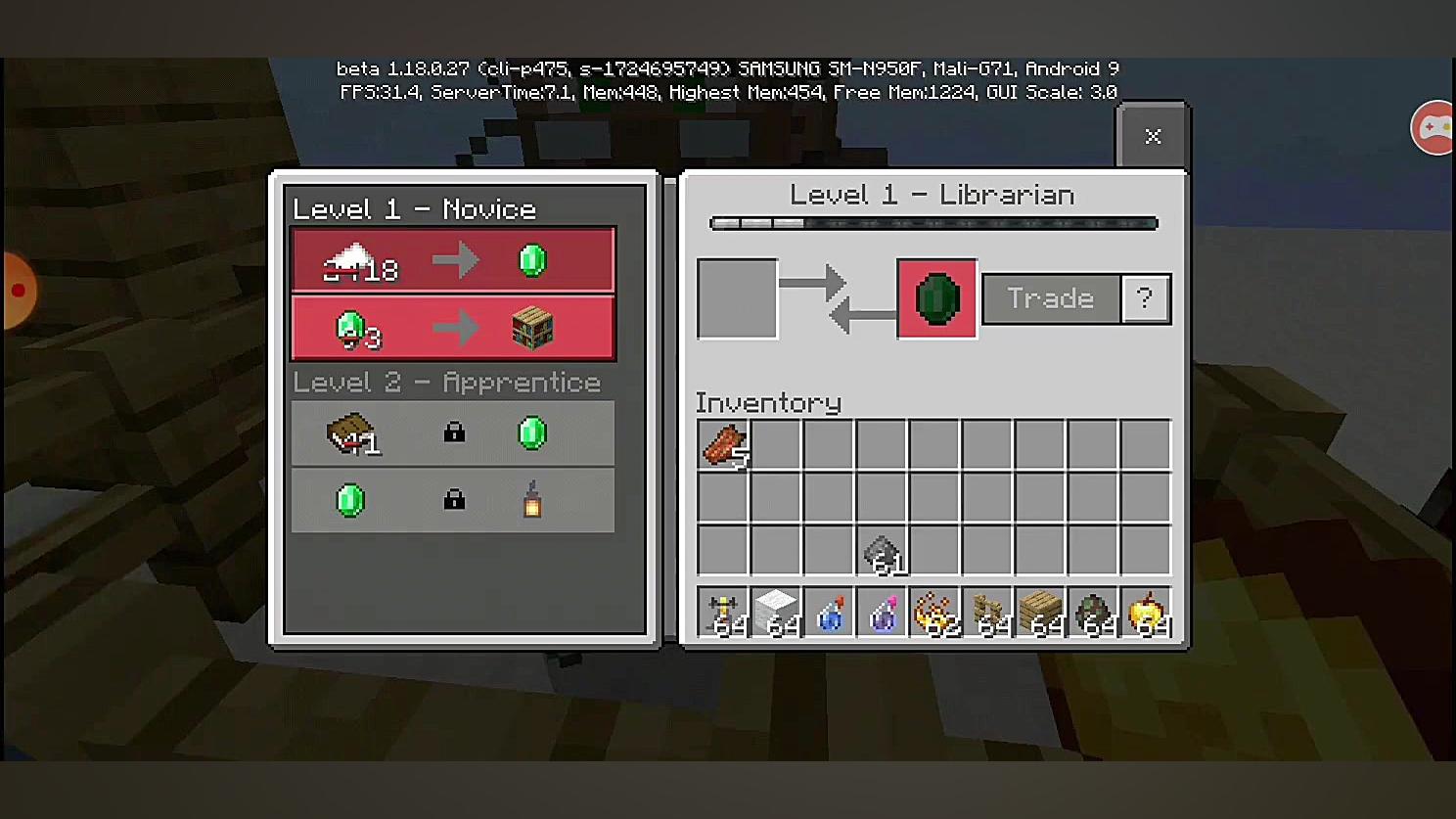Select the oak planks stack

point(1040,614)
